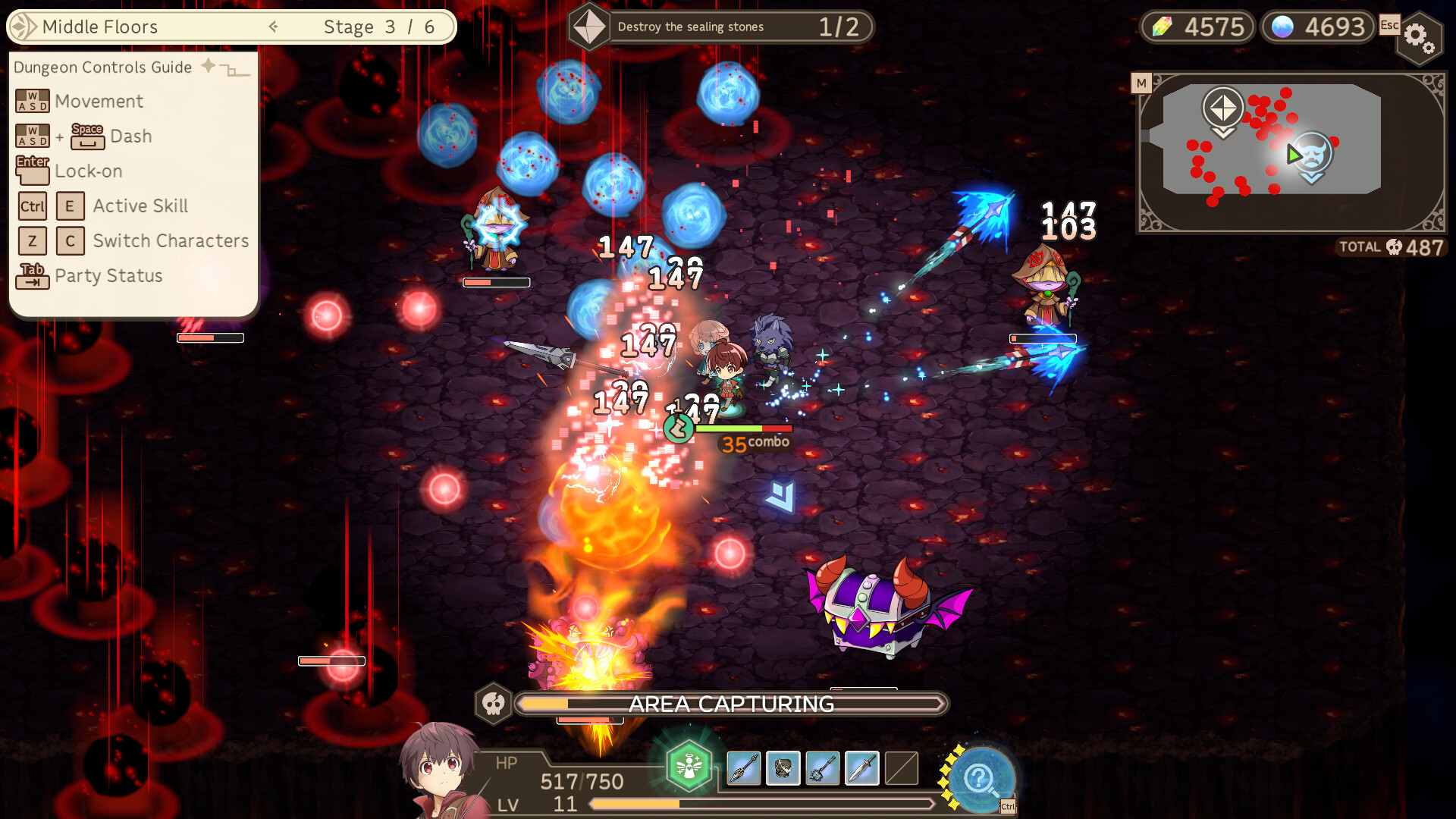Click the skull icon beside Area Capturing bar

[x=494, y=704]
